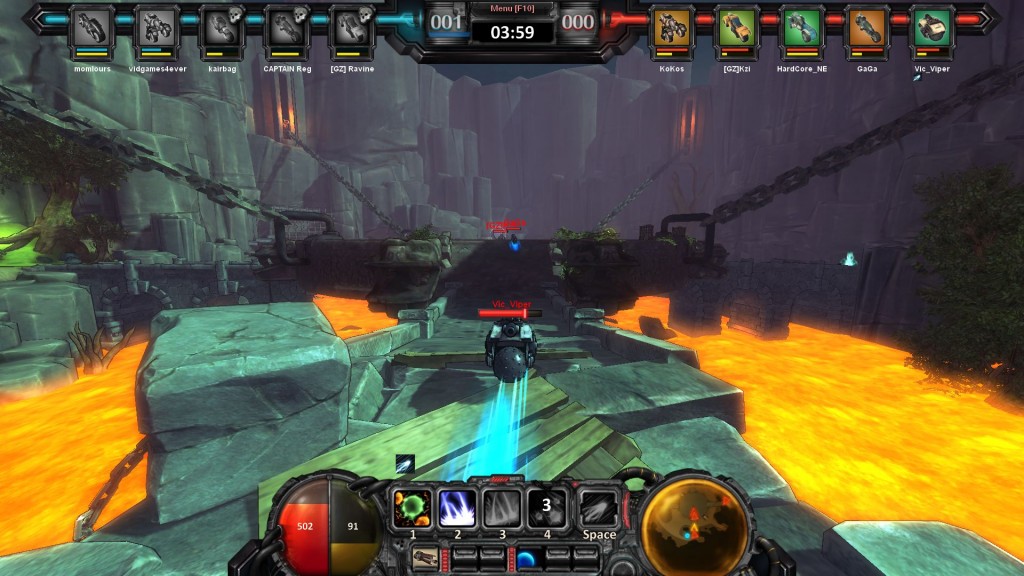
Task: Trigger the slot 4 ability on cooldown
Action: pos(547,507)
